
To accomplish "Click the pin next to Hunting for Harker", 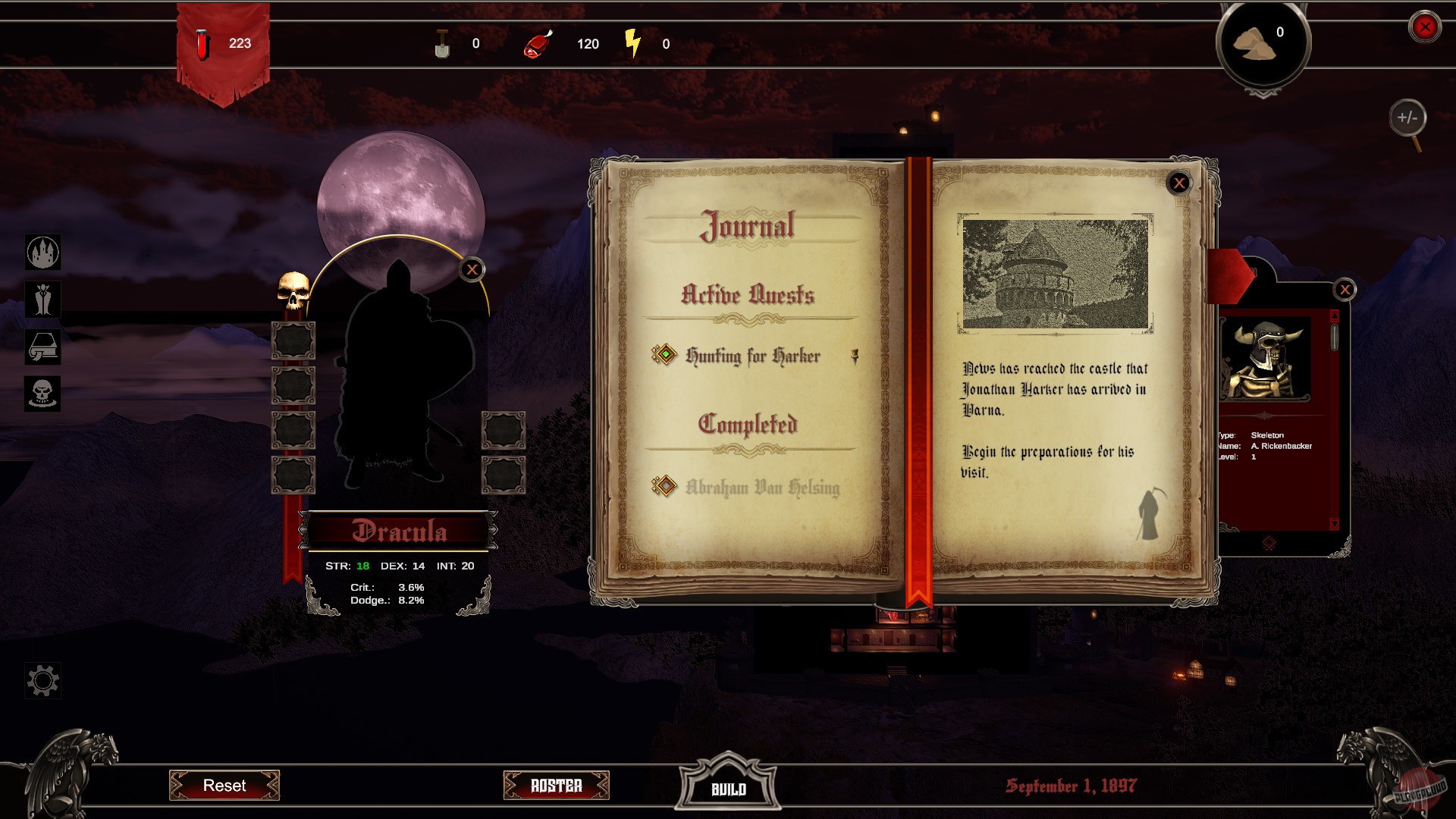I will [x=855, y=356].
